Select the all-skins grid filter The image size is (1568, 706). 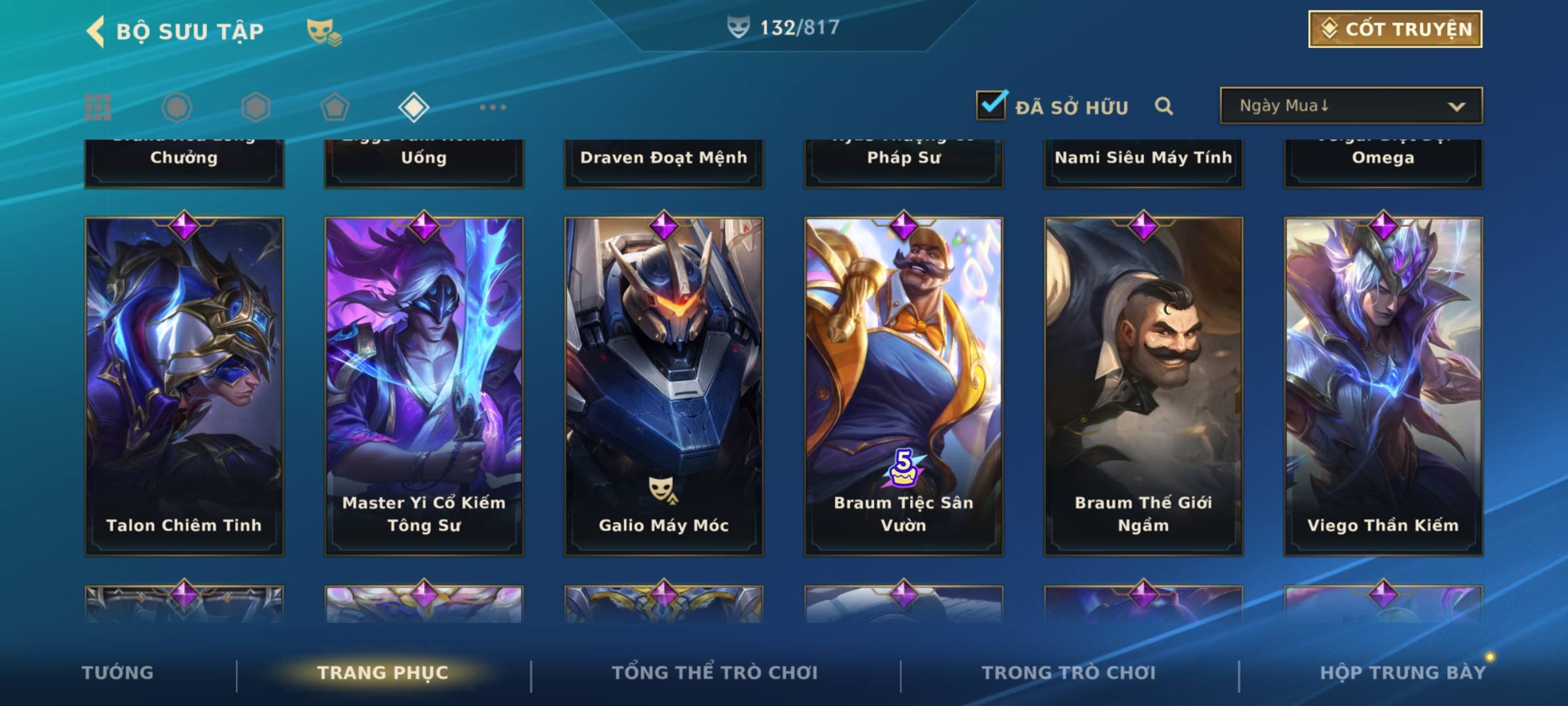(x=98, y=107)
